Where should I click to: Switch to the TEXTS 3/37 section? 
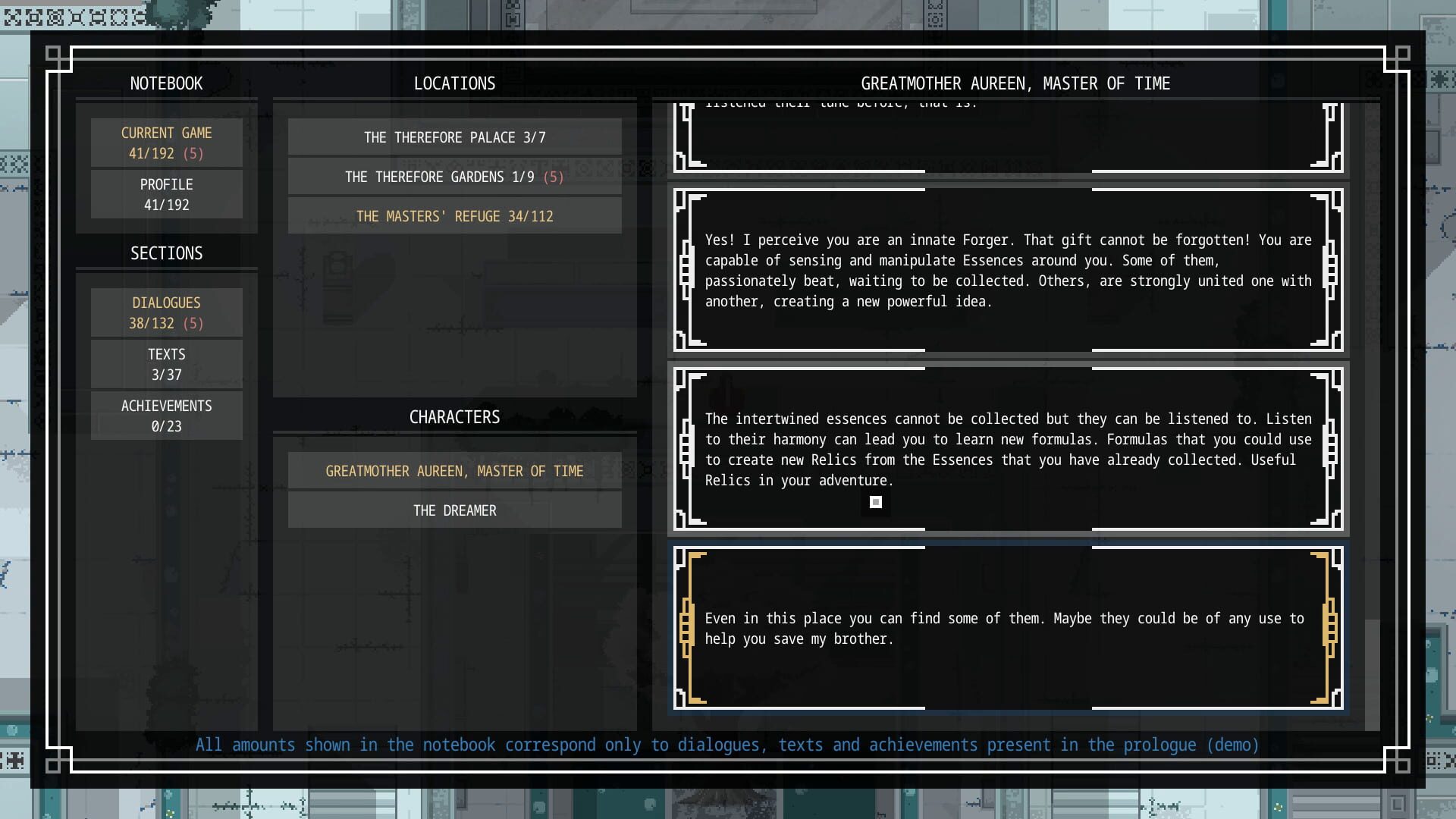166,363
